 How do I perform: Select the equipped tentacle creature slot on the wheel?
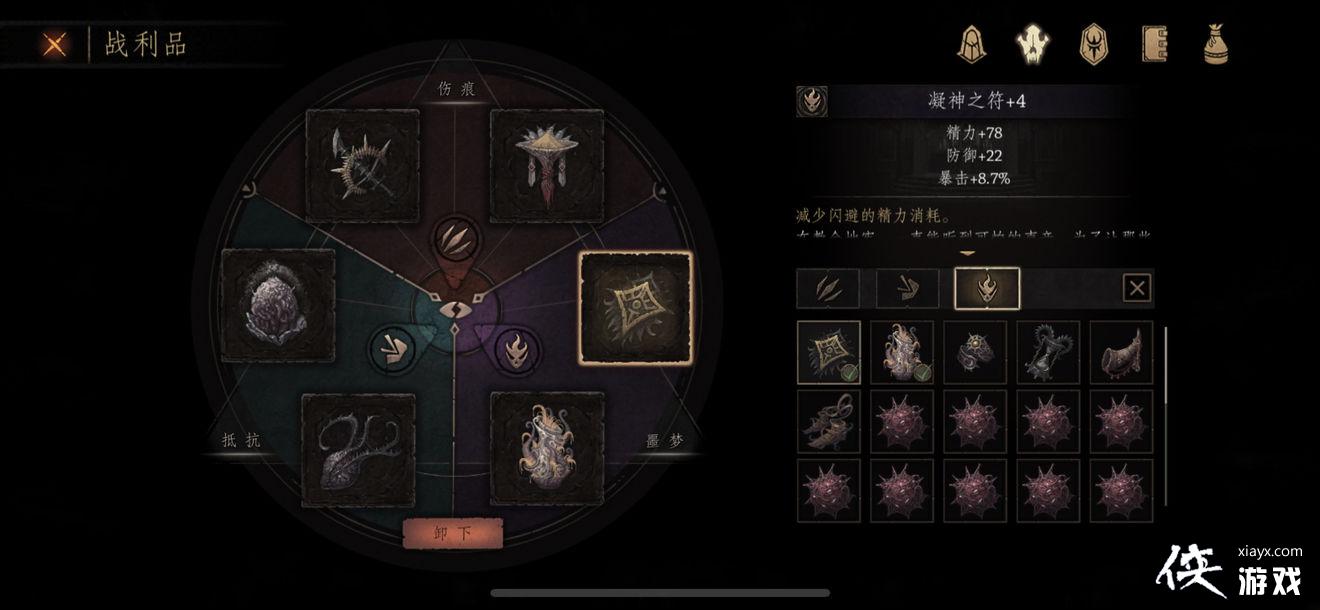[x=358, y=450]
